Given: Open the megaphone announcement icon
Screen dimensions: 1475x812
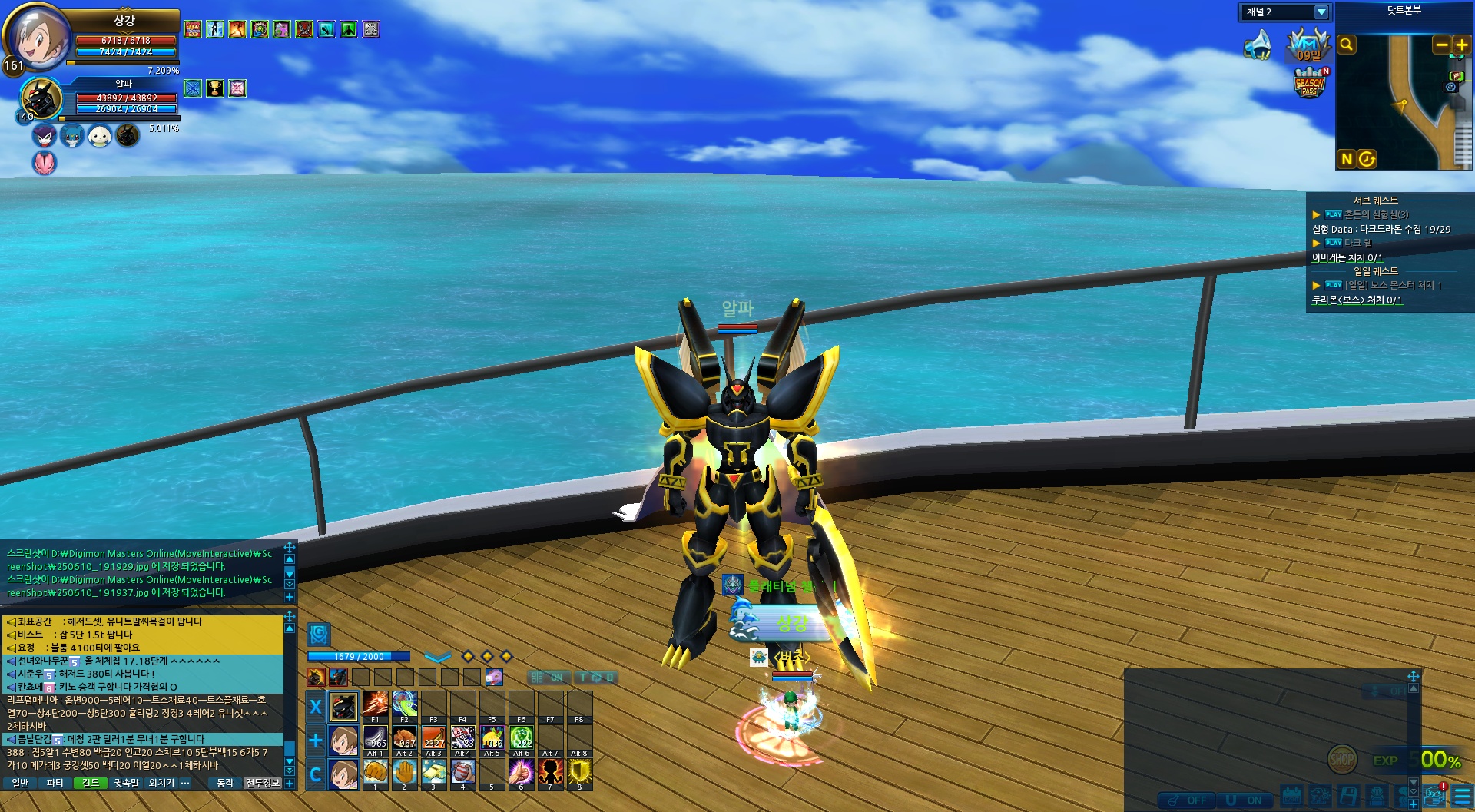Looking at the screenshot, I should coord(1258,45).
